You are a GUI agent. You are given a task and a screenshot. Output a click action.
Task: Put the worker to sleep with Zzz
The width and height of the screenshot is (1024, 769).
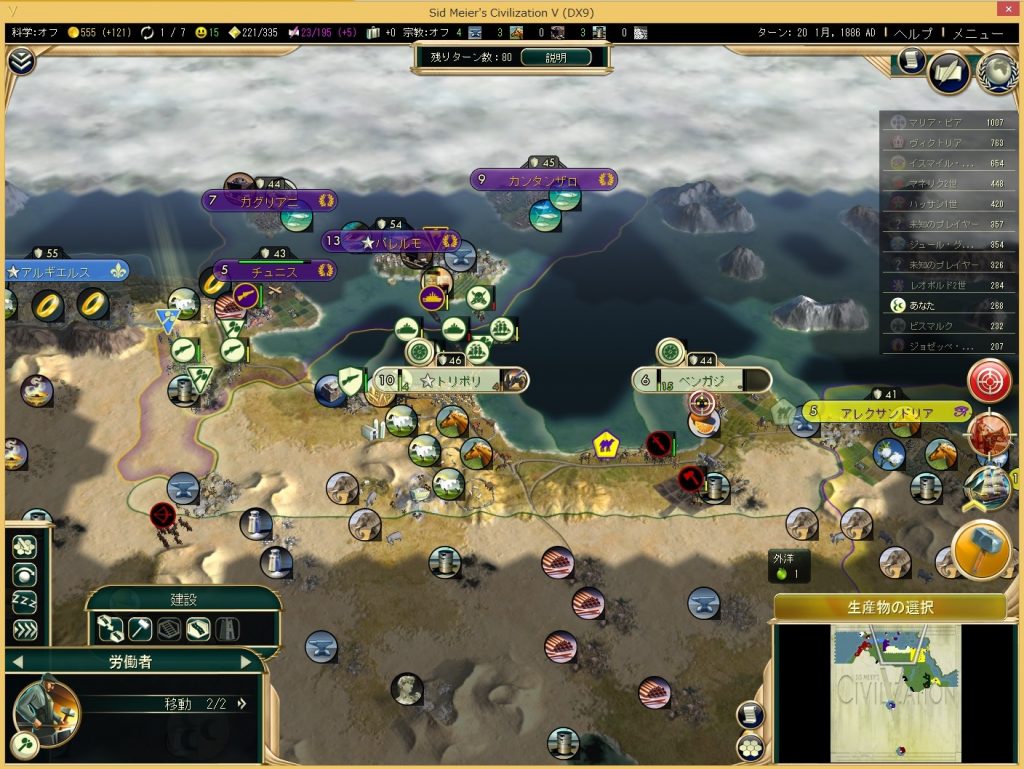pyautogui.click(x=24, y=602)
